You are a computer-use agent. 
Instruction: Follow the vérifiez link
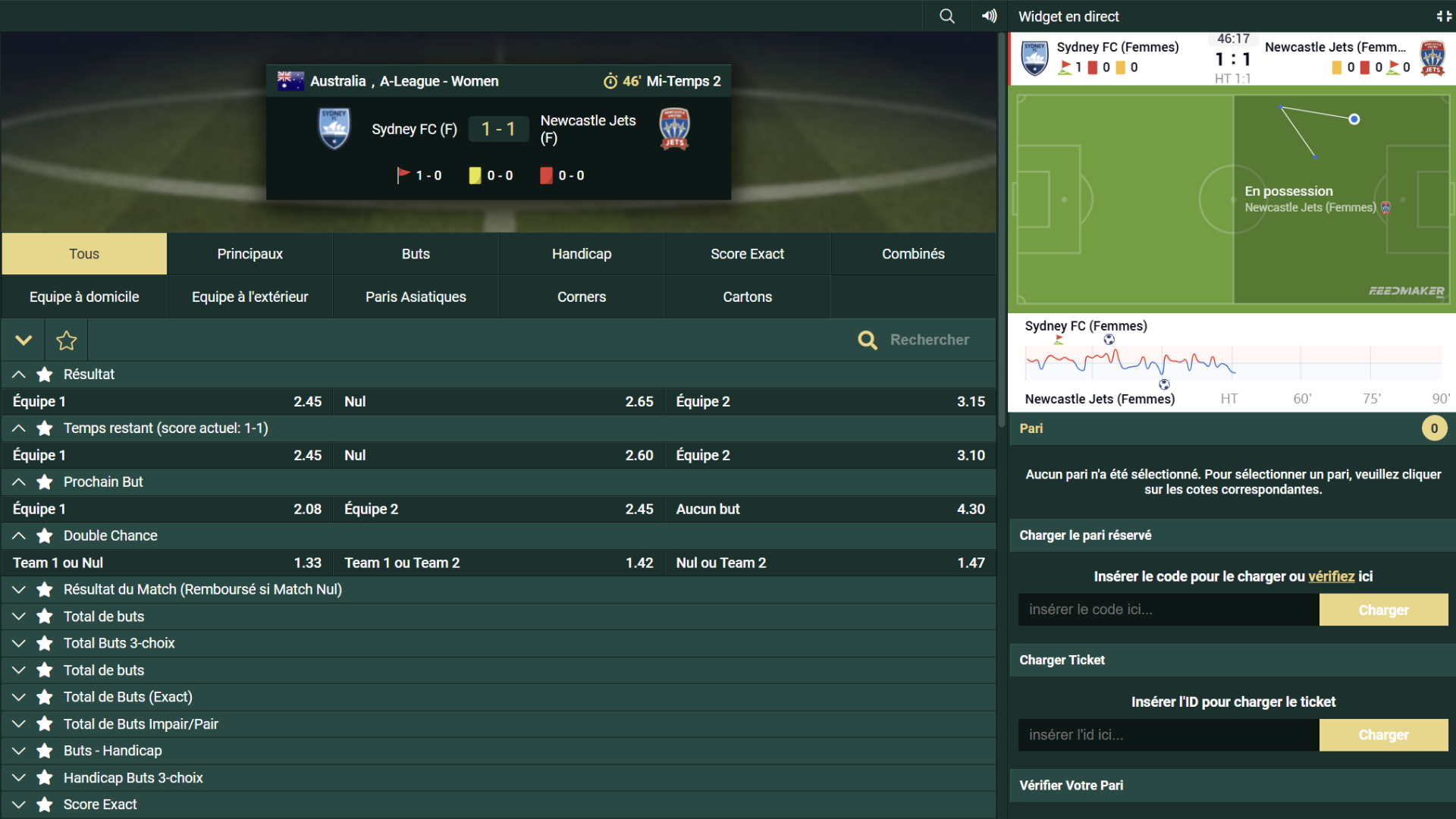point(1331,576)
